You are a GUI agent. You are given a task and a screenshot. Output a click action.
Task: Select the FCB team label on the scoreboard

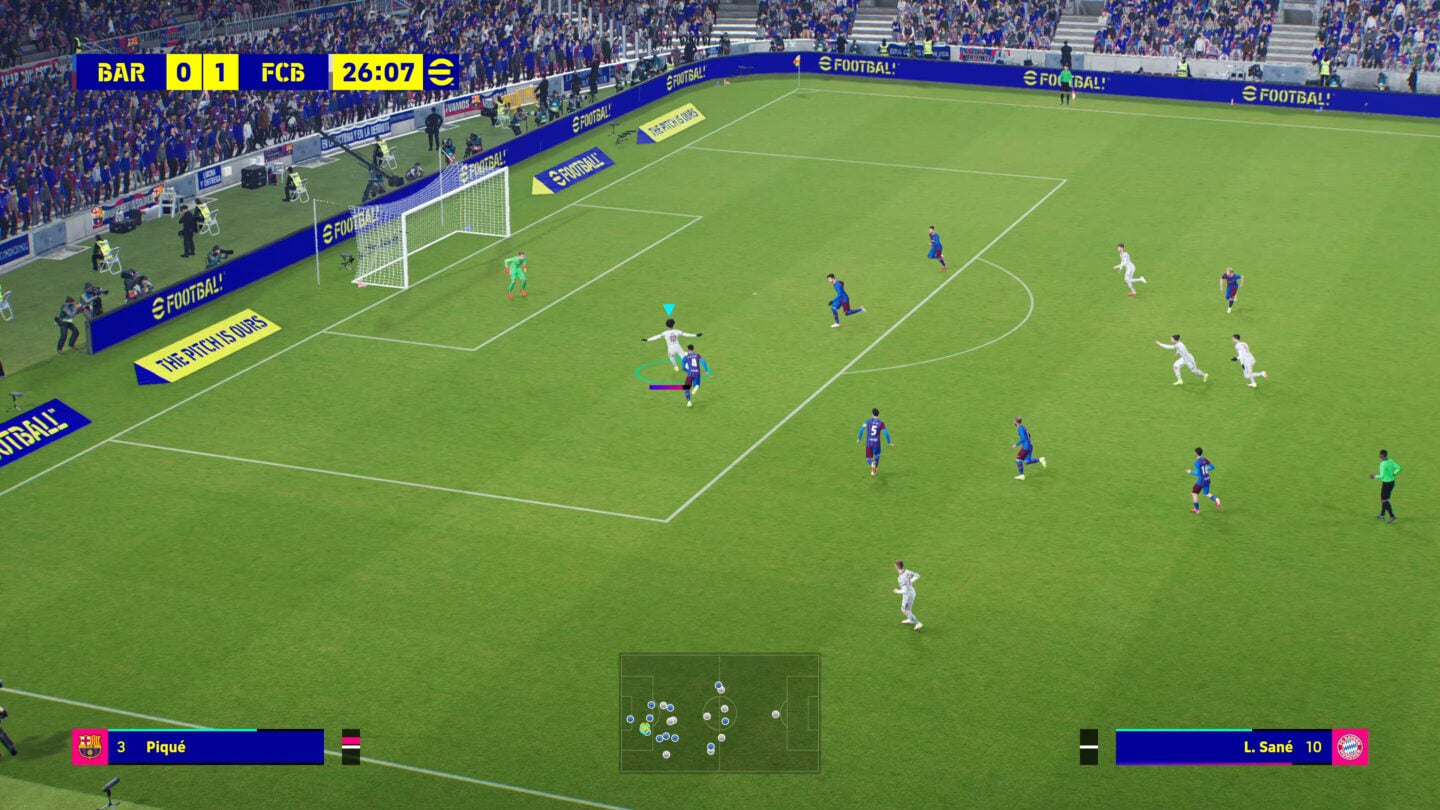[x=281, y=72]
